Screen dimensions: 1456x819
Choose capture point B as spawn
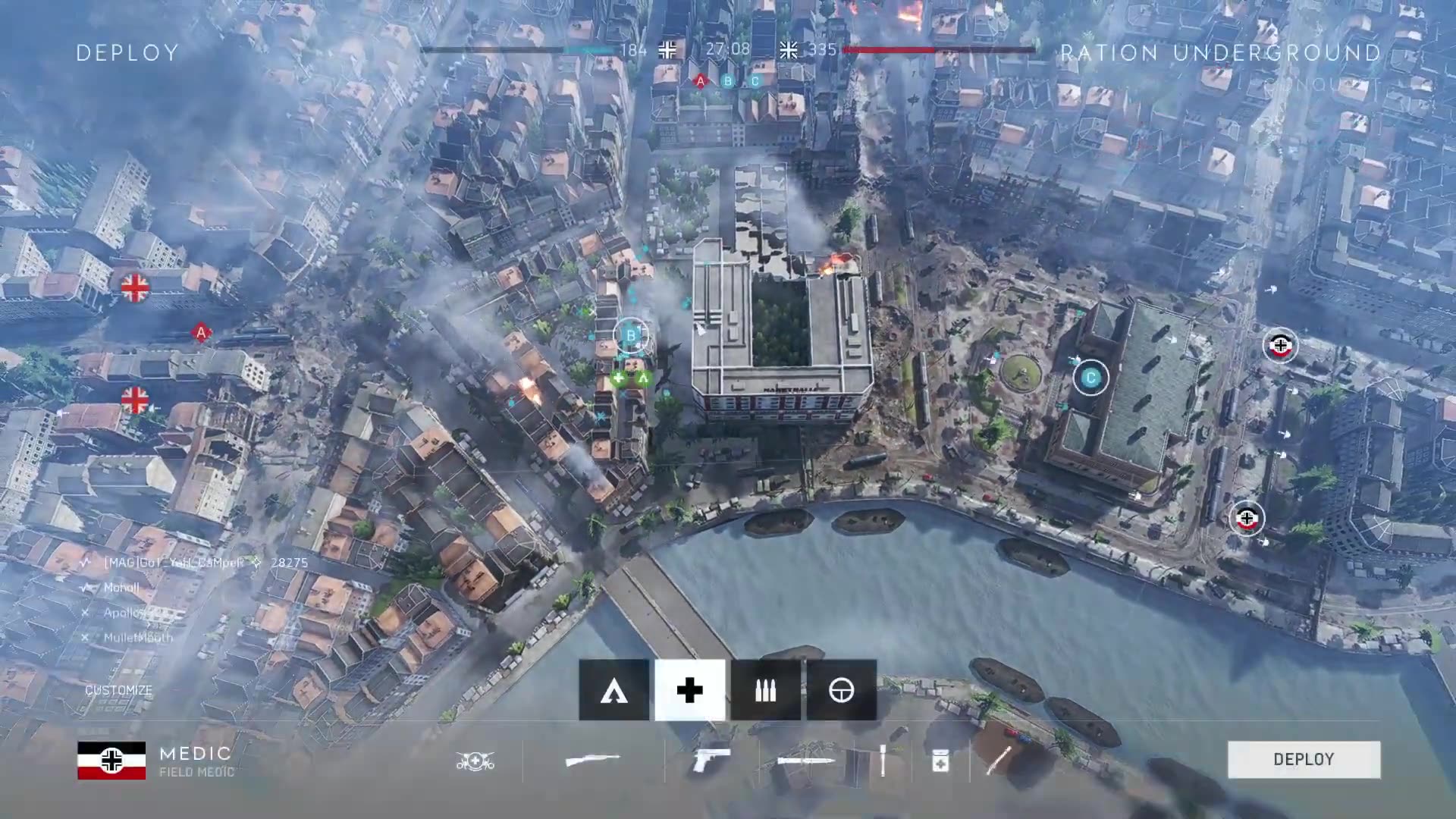click(630, 334)
